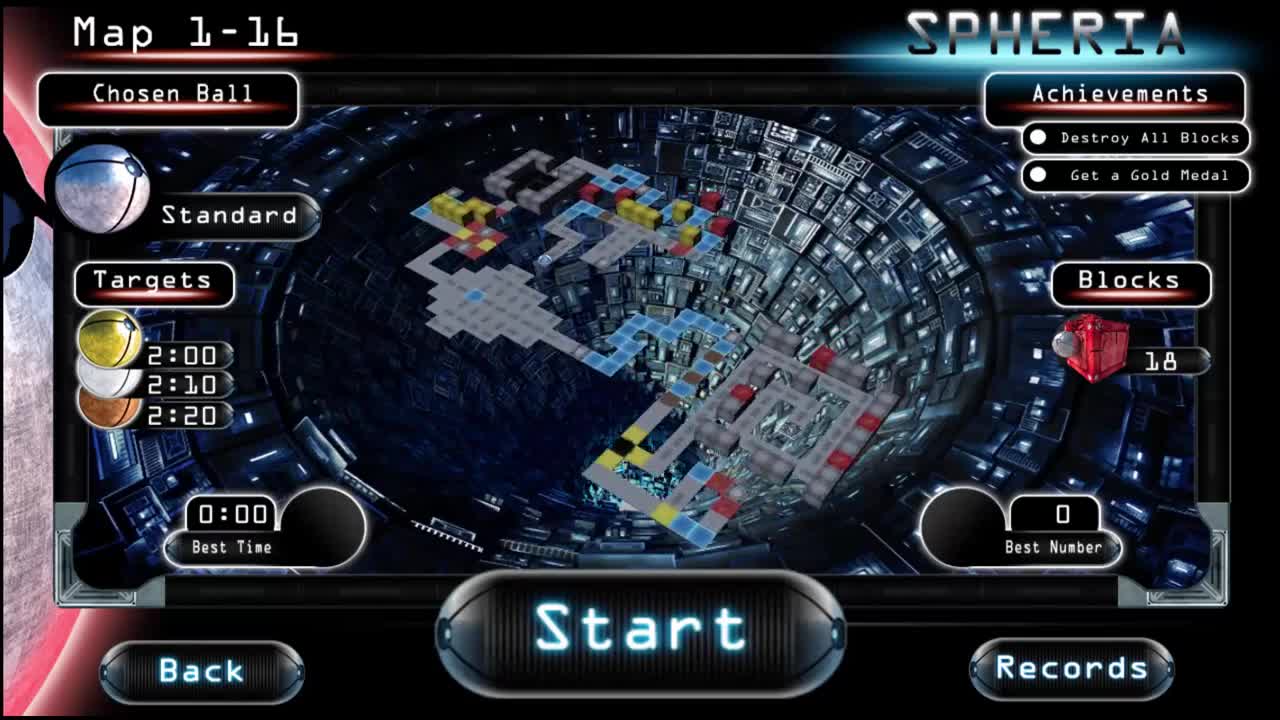Click the Achievements header

point(1120,93)
